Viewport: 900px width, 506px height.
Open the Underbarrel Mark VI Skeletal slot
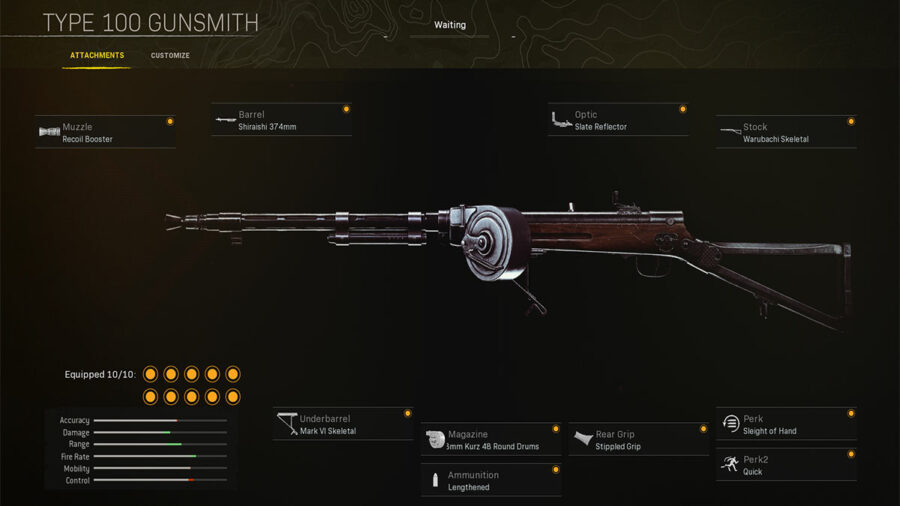pyautogui.click(x=343, y=424)
